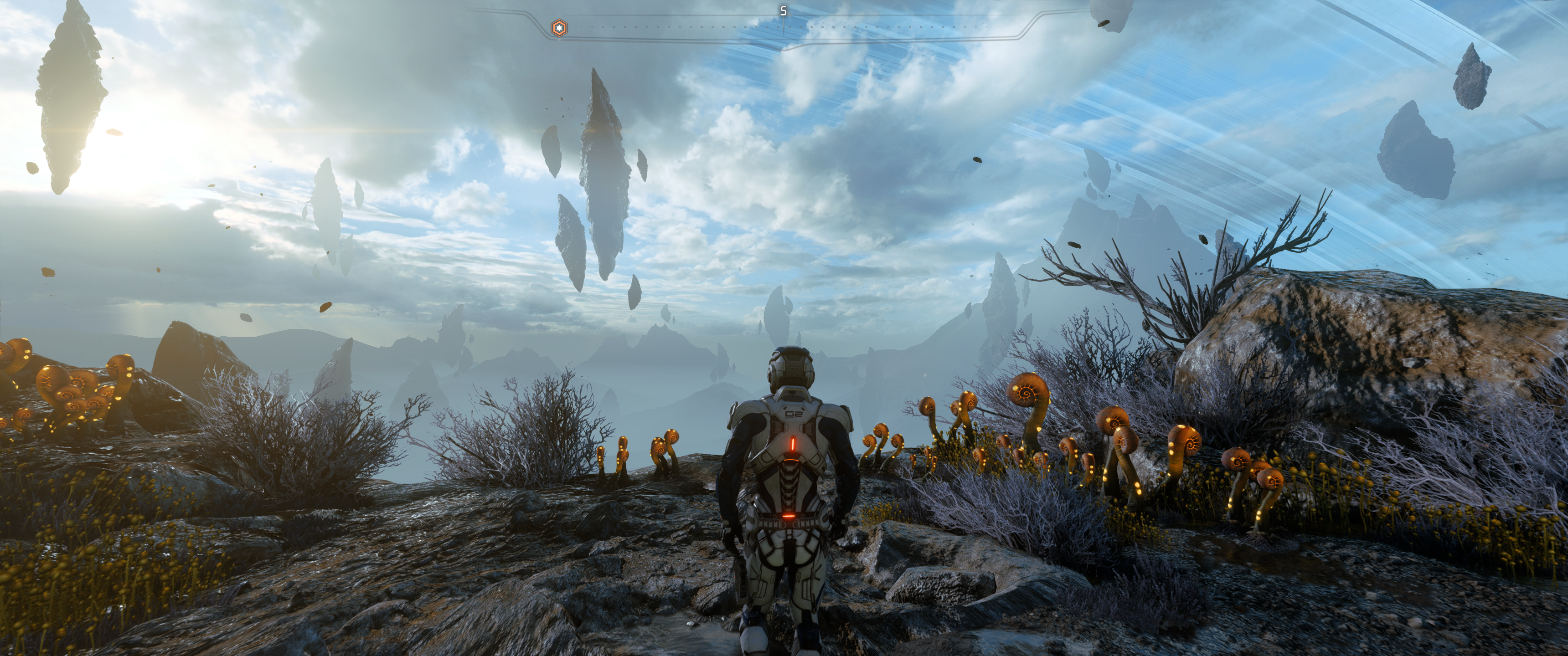
Task: Click the compass's S heading indicator
Action: [x=784, y=11]
